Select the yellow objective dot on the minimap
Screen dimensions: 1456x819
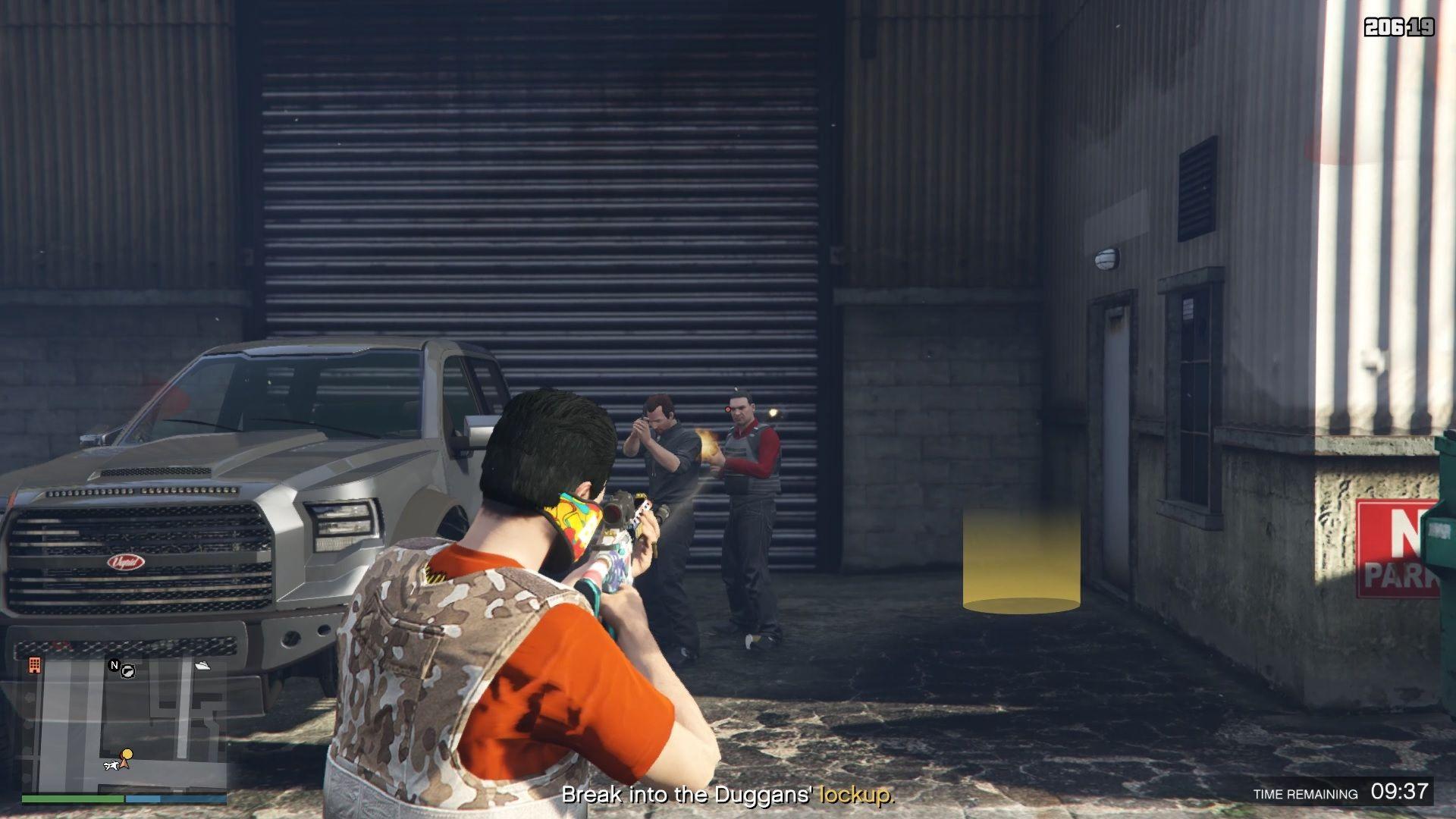pos(127,754)
